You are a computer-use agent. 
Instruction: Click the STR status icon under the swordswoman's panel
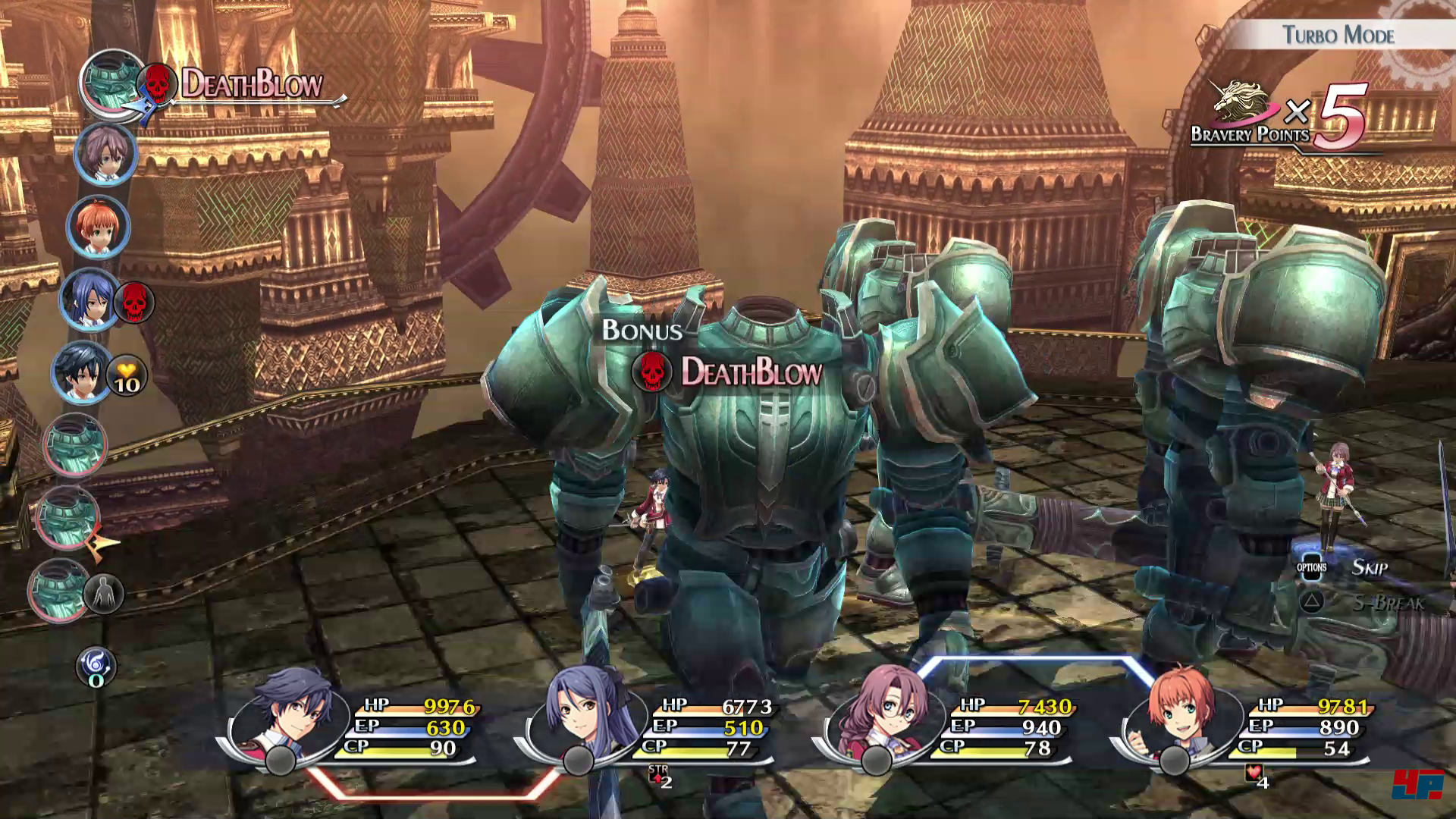(x=659, y=775)
